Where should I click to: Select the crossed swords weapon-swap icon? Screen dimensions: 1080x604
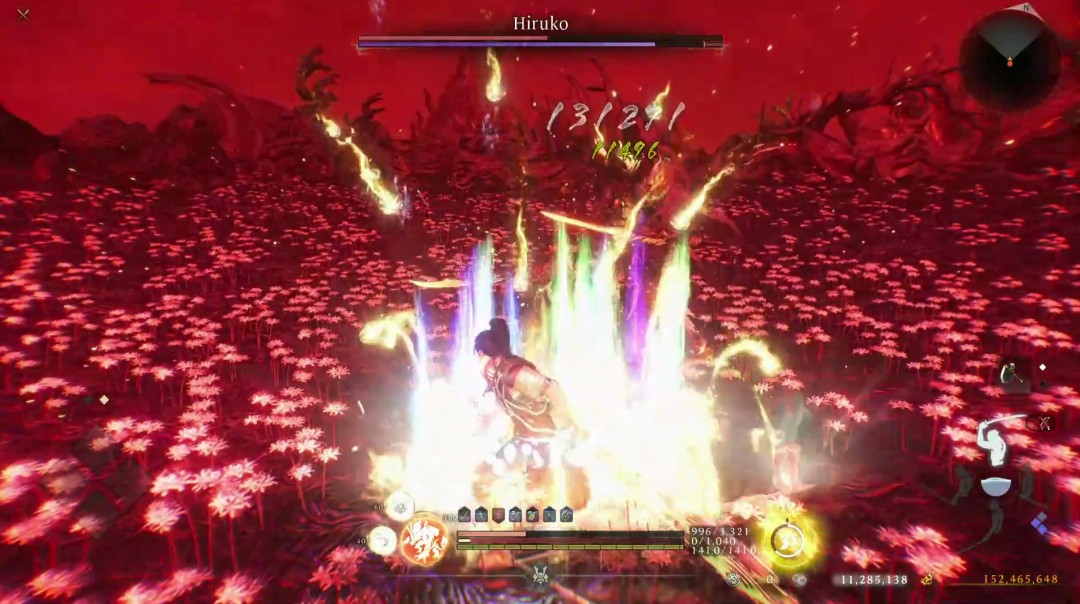pos(1041,423)
